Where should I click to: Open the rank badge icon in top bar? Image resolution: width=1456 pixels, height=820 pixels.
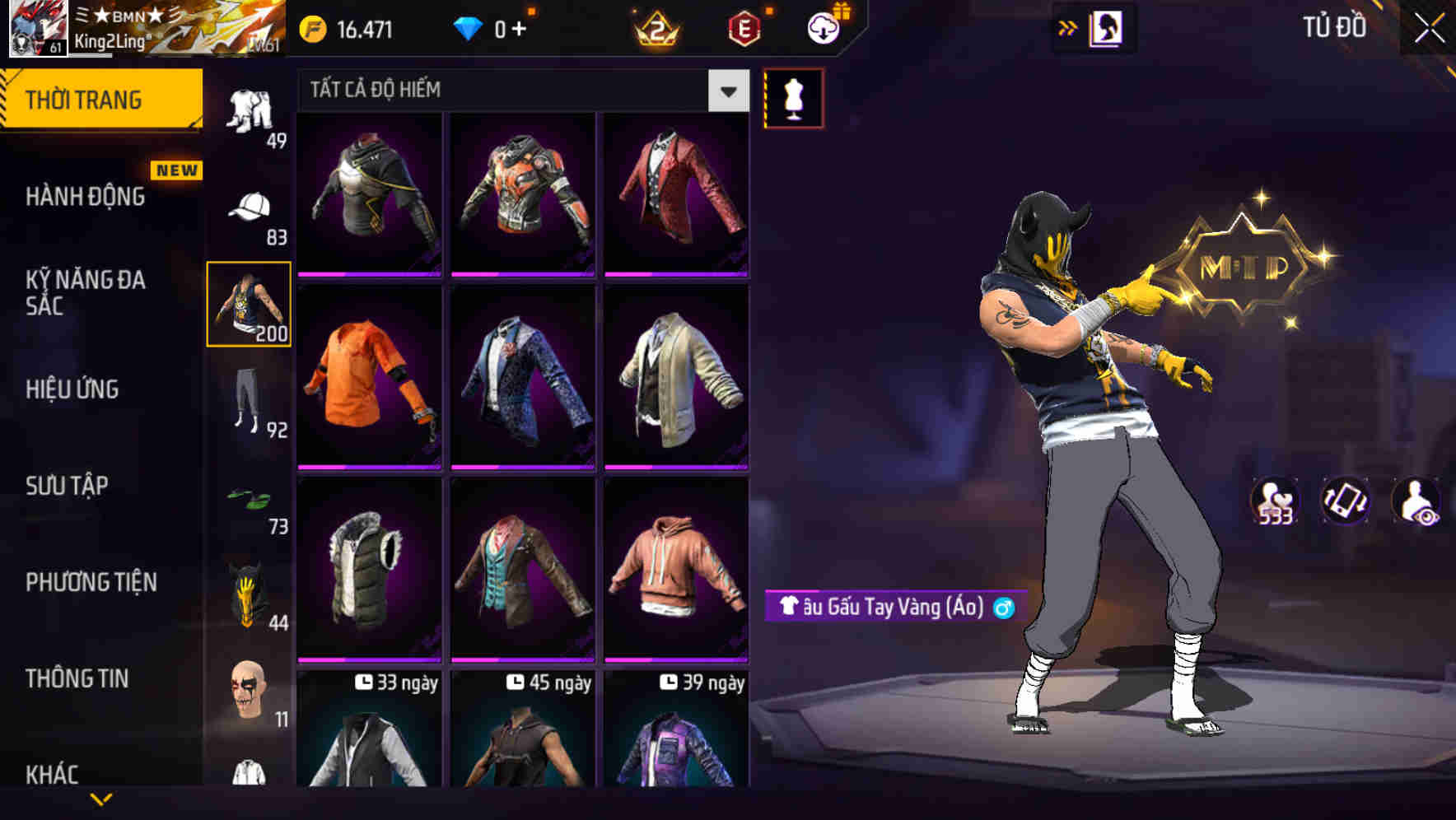click(653, 26)
